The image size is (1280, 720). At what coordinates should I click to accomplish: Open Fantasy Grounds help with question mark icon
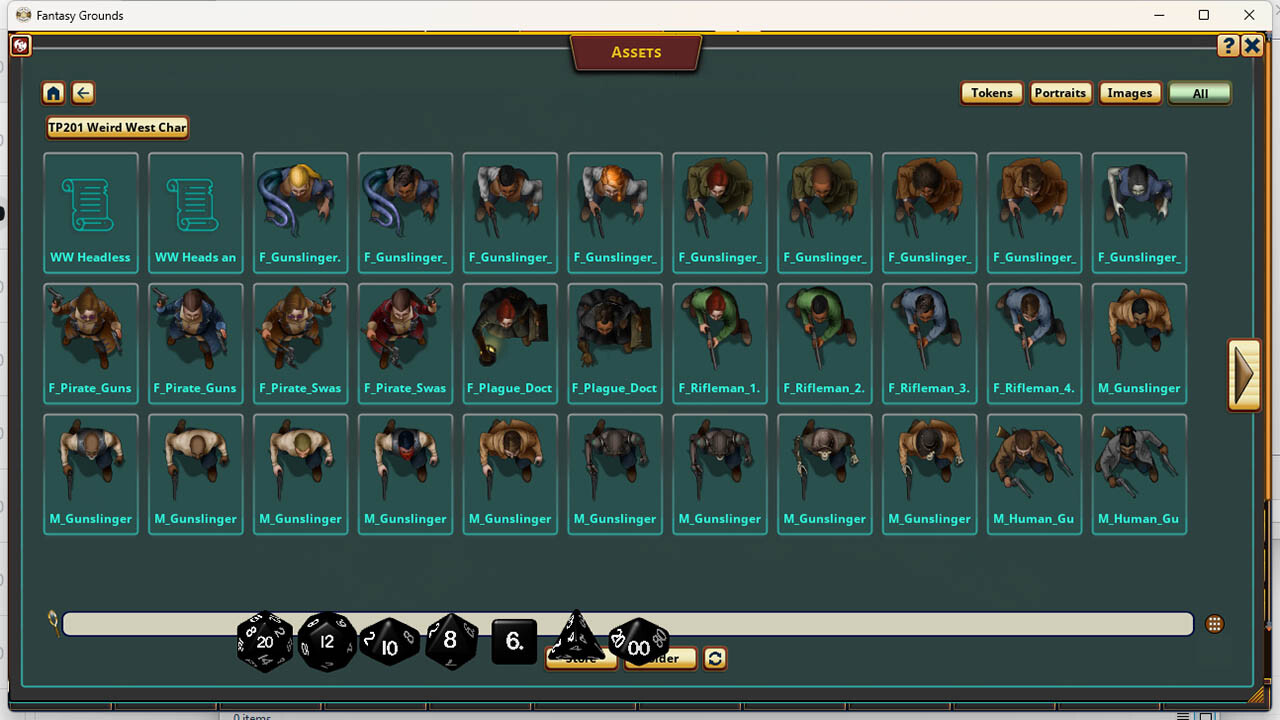click(x=1228, y=45)
